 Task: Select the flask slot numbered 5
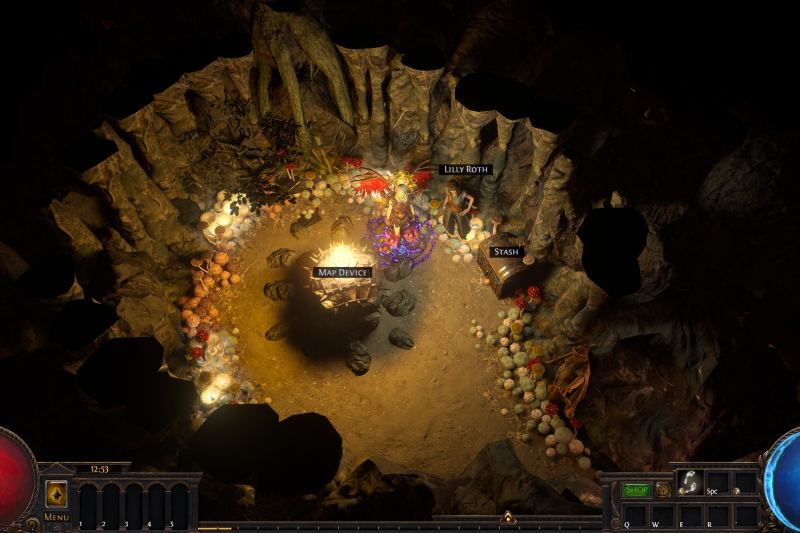[x=179, y=504]
